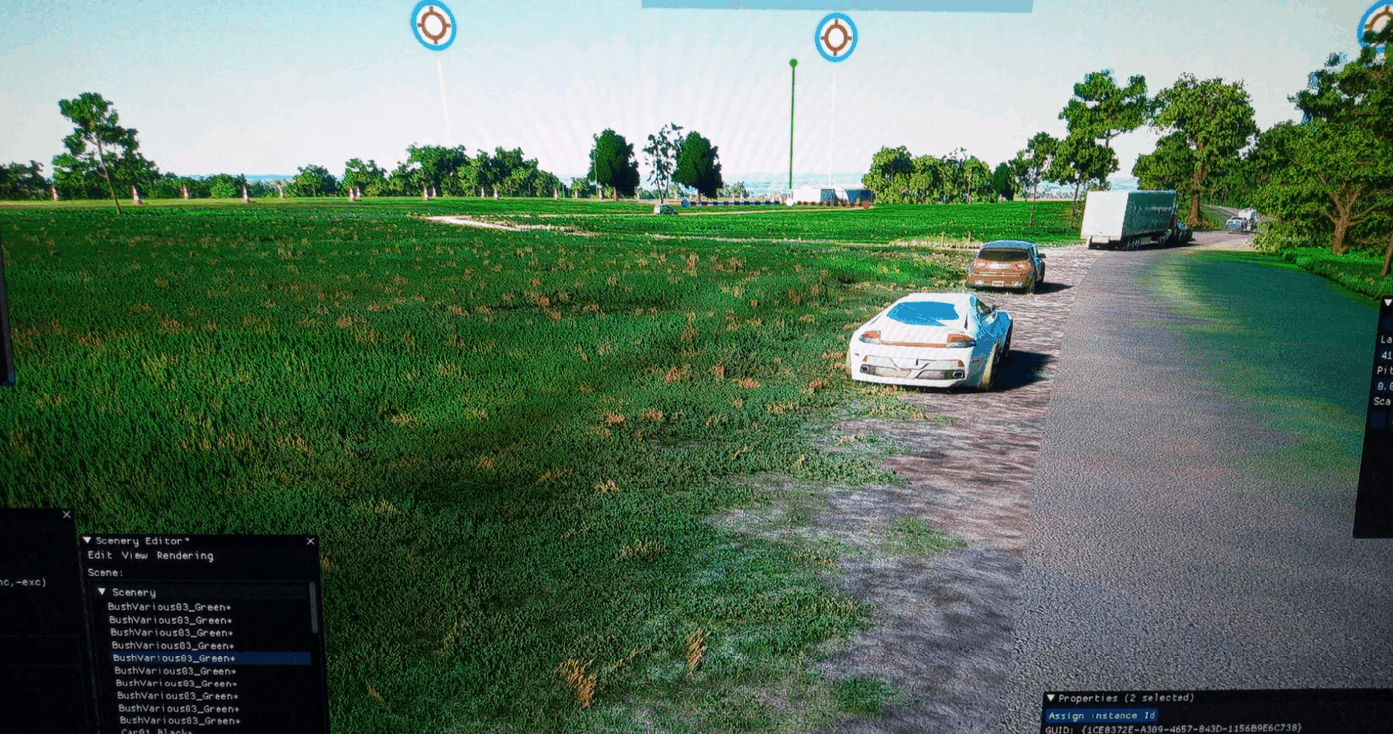Collapse the Scenery Editor window title arrow

87,541
